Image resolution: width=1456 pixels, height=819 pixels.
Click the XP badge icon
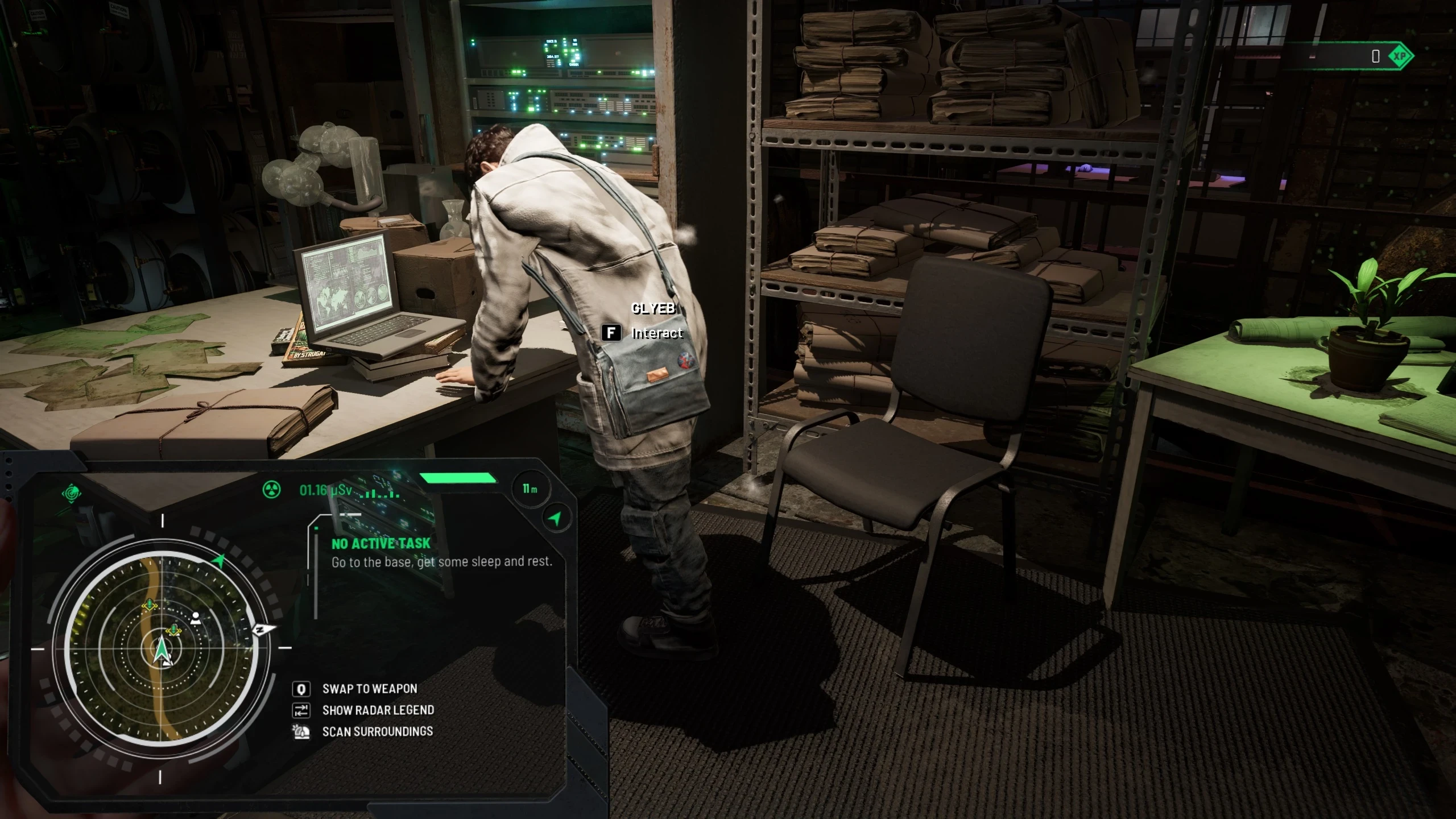[1400, 56]
